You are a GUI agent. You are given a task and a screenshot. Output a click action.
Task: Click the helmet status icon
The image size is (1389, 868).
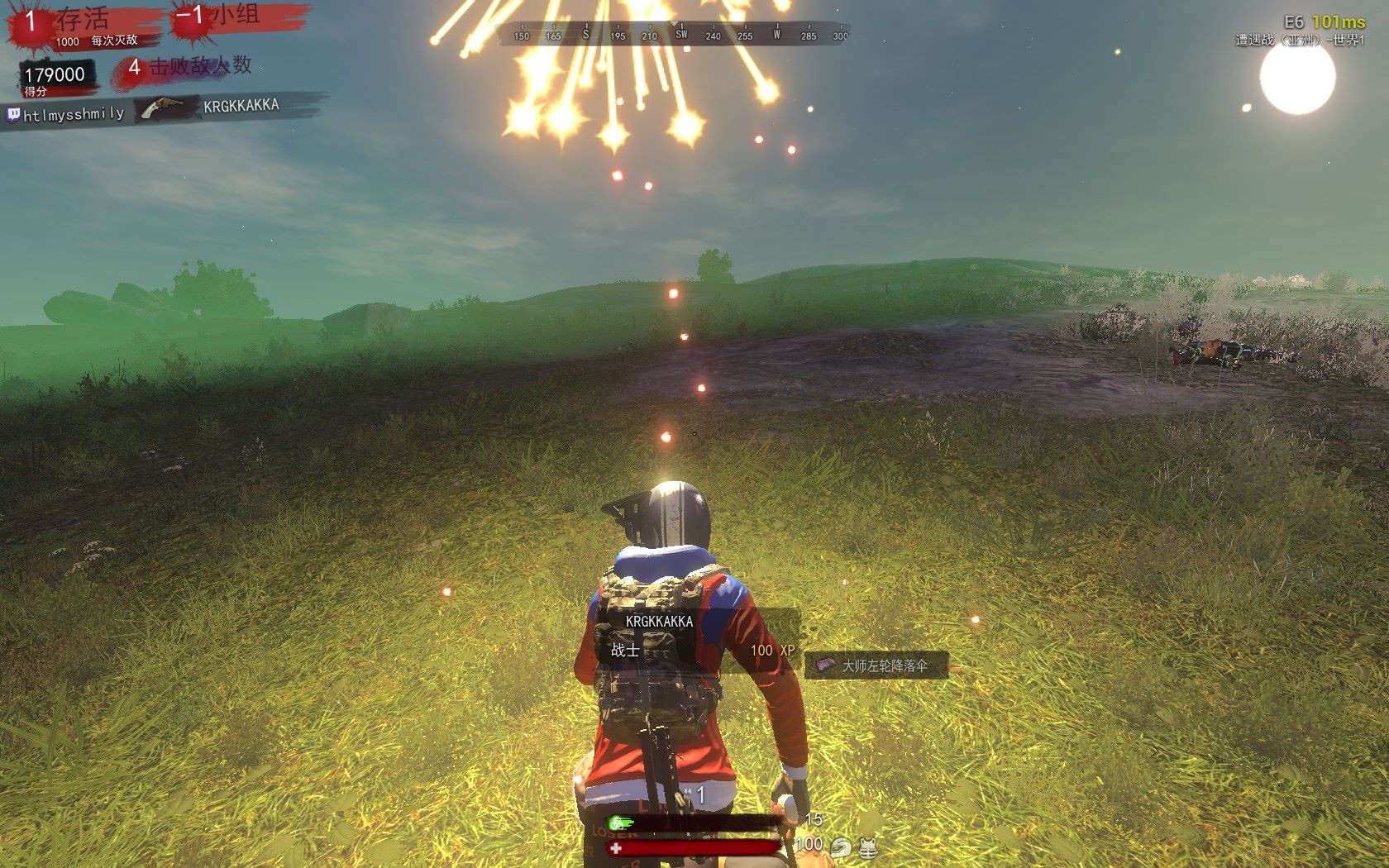[842, 847]
